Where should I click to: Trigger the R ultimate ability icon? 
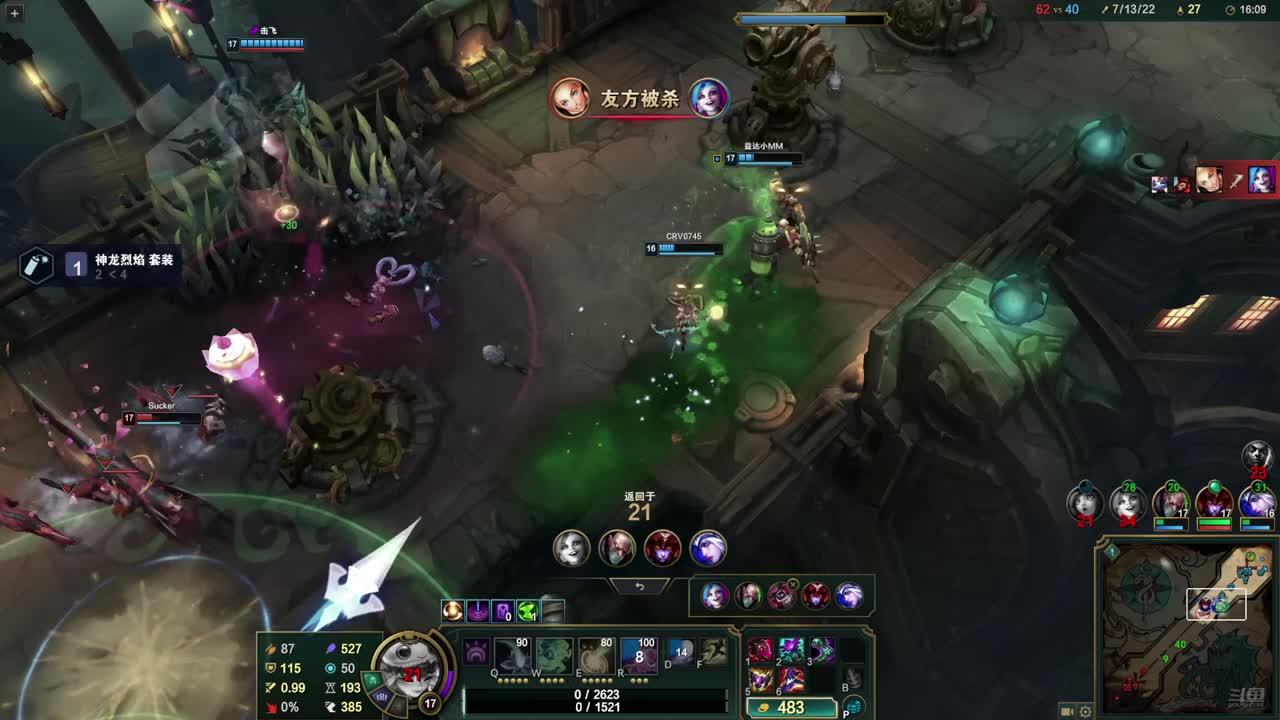639,656
